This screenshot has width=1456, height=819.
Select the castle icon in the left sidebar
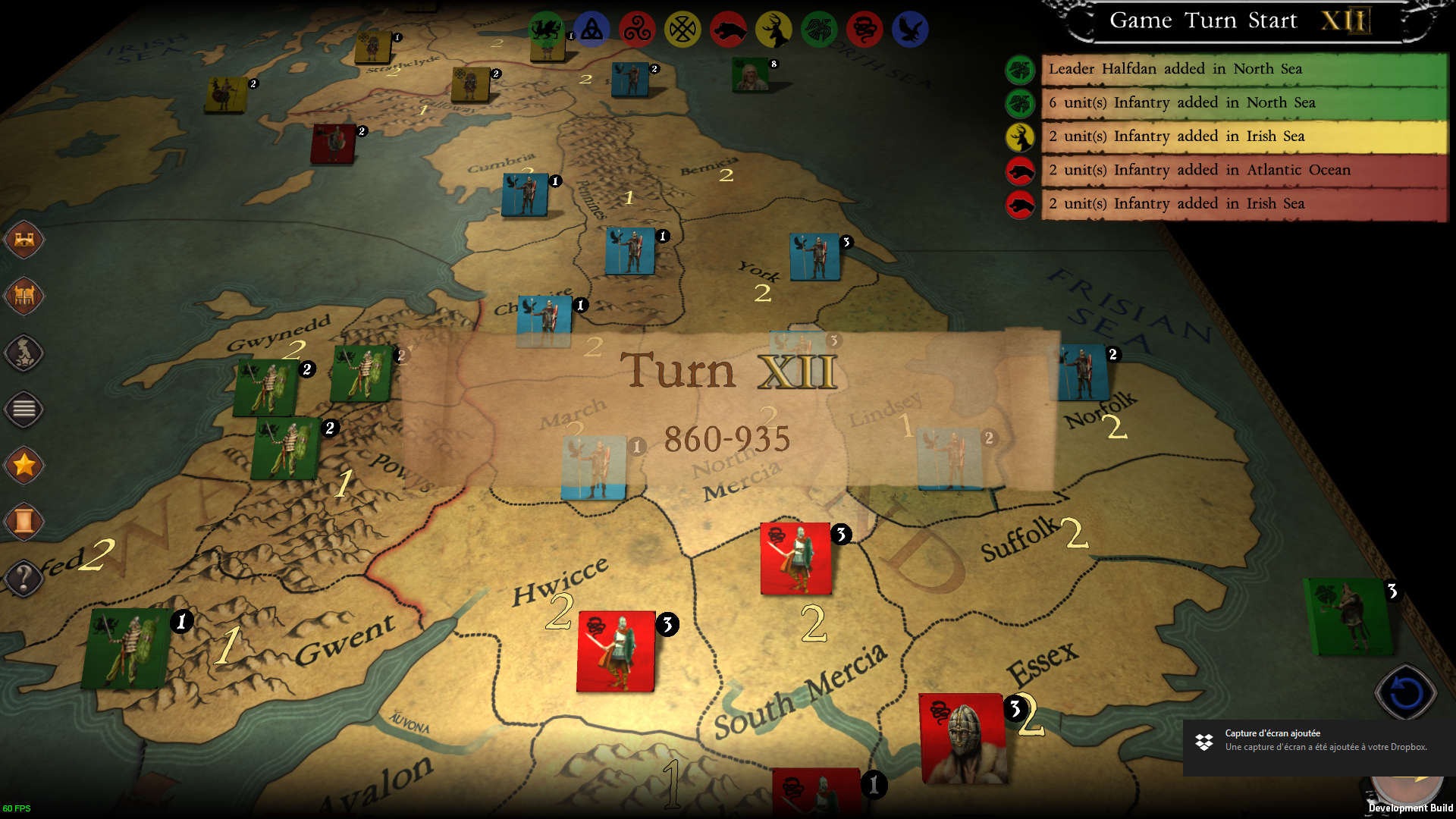point(24,240)
